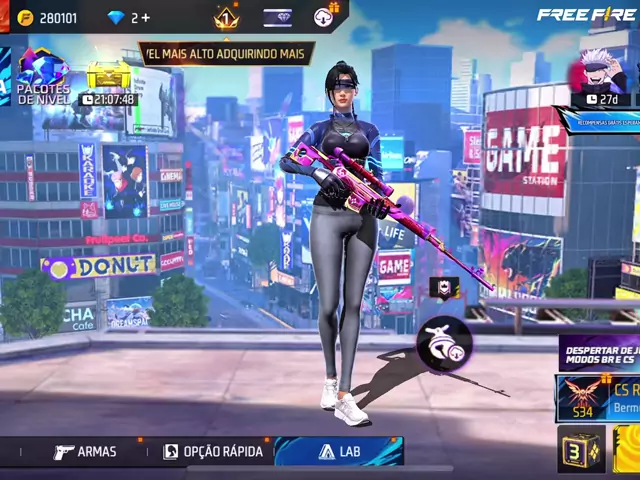Screen dimensions: 640x480
Task: View the gold rank badge
Action: [x=226, y=17]
